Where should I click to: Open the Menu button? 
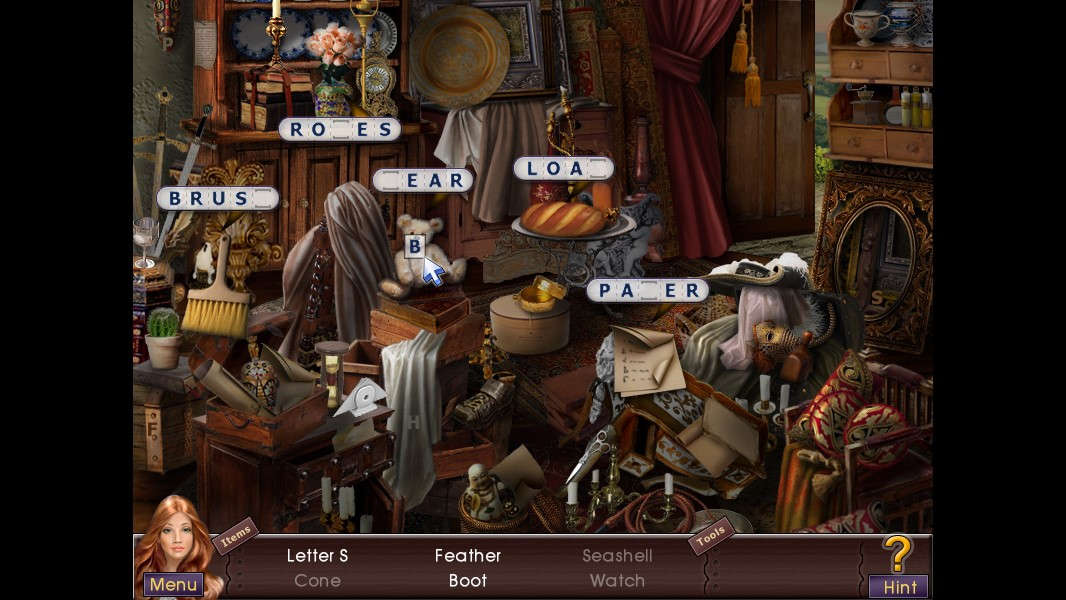(173, 584)
